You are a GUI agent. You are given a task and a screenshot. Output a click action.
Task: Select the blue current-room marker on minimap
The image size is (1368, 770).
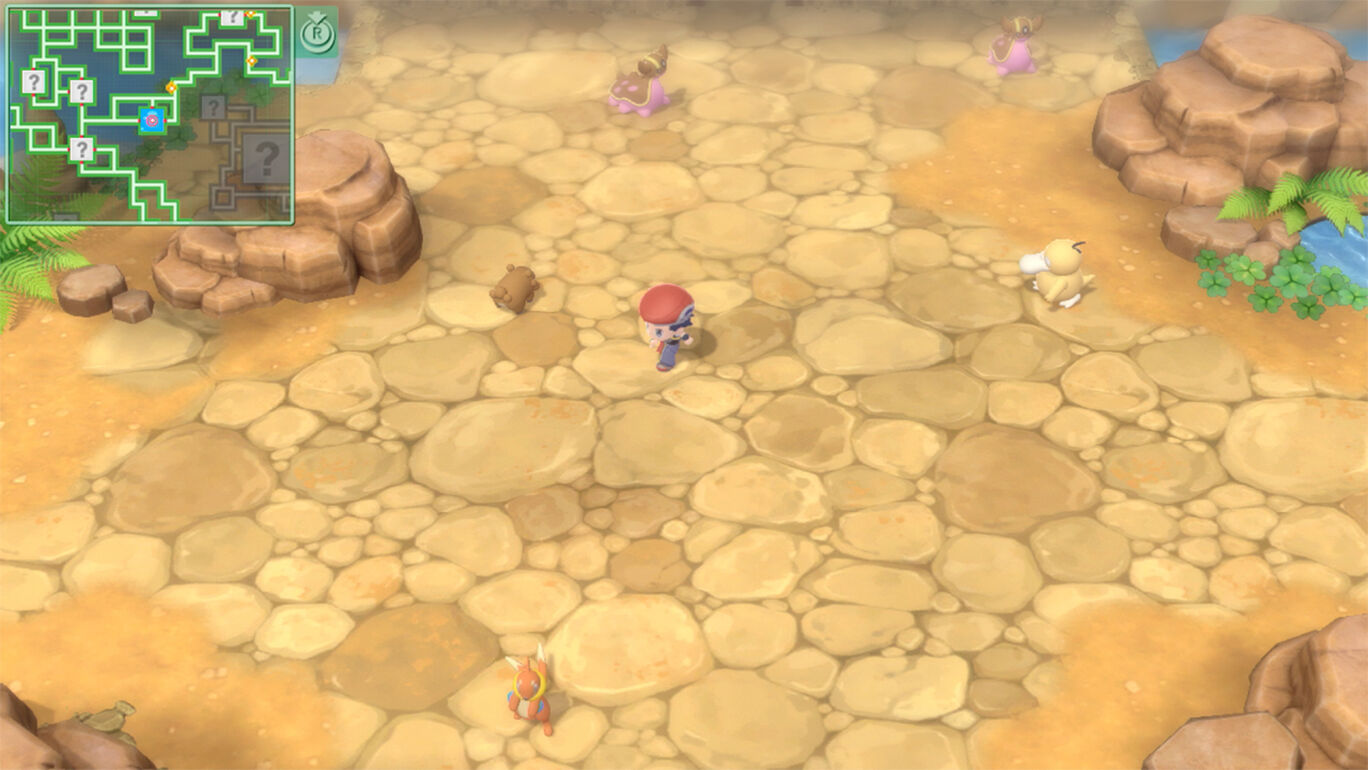(151, 119)
